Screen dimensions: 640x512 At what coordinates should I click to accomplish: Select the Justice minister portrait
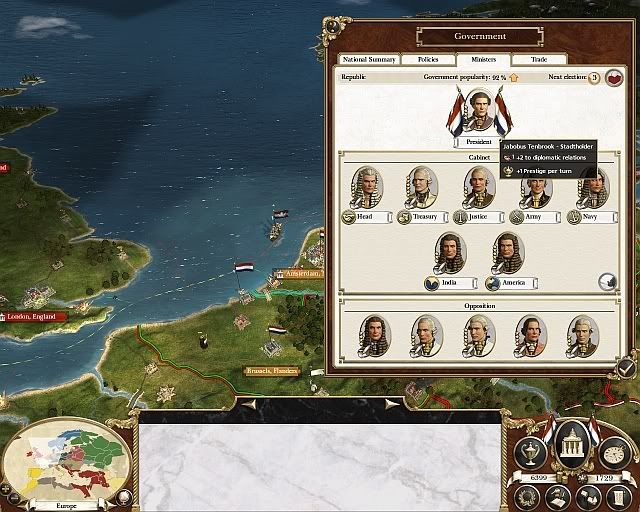(x=480, y=187)
